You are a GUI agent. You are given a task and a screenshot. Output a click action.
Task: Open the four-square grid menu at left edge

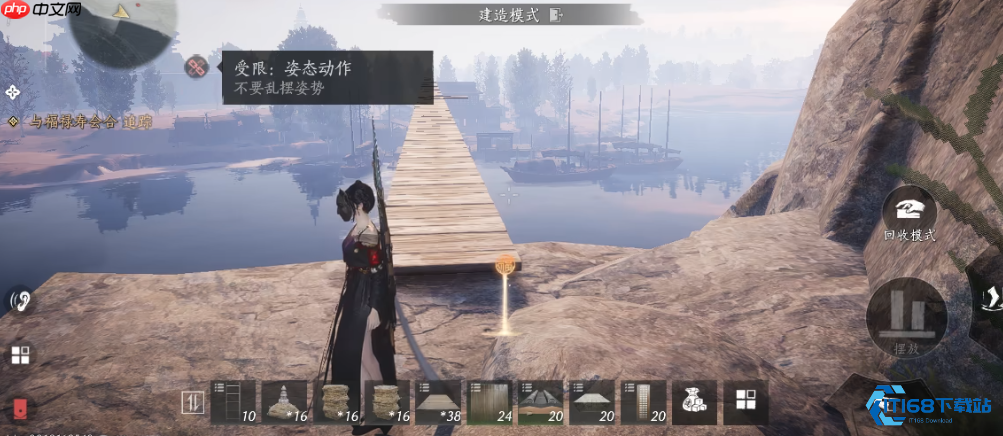(x=20, y=354)
